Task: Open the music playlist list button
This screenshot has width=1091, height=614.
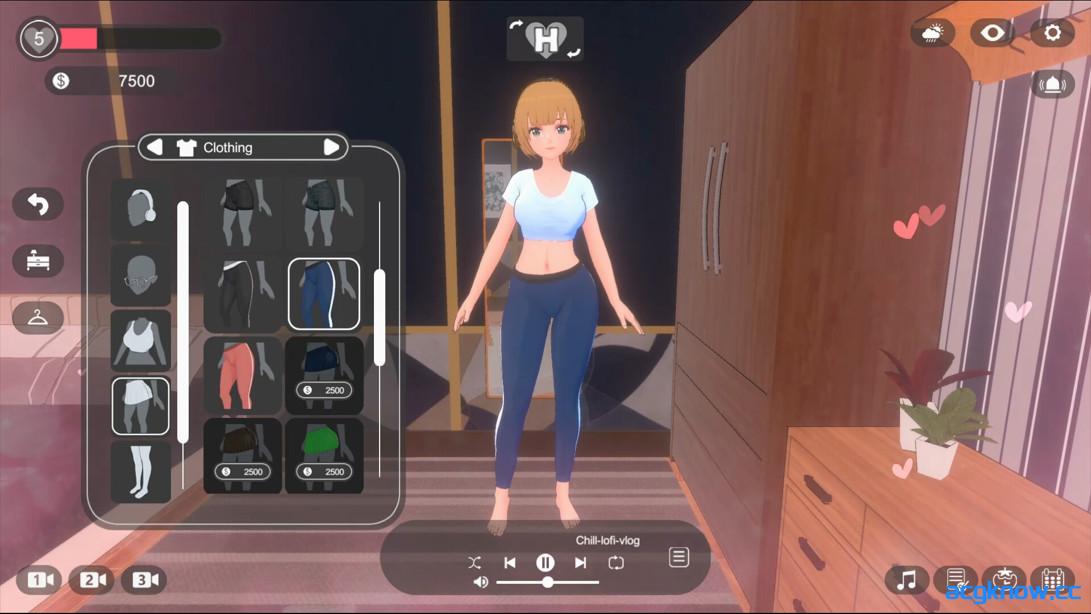Action: pyautogui.click(x=679, y=557)
